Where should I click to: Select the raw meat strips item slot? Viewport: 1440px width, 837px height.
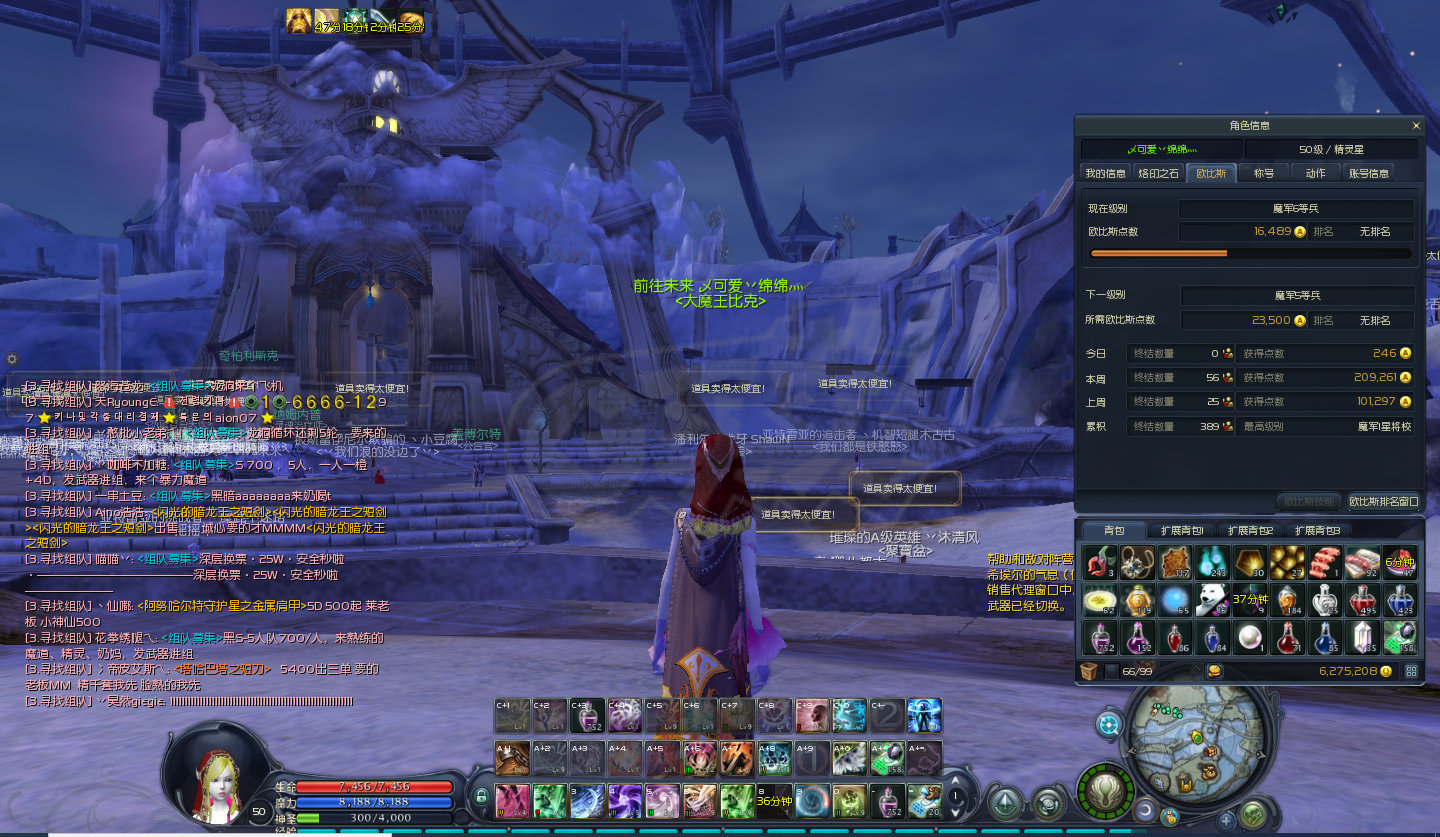point(1323,561)
